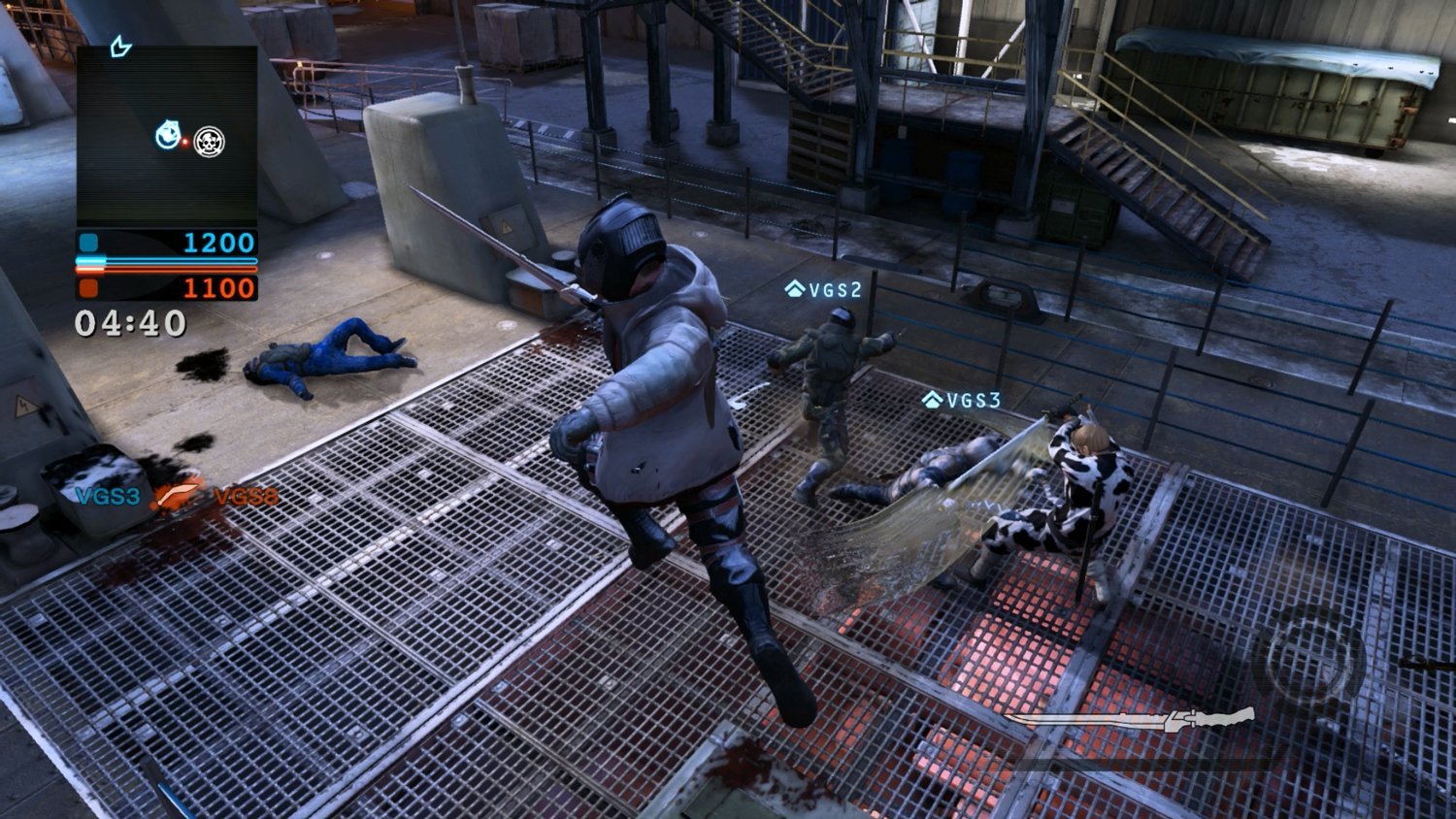
Task: Select the VGS2 teammate name tag
Action: [x=824, y=289]
